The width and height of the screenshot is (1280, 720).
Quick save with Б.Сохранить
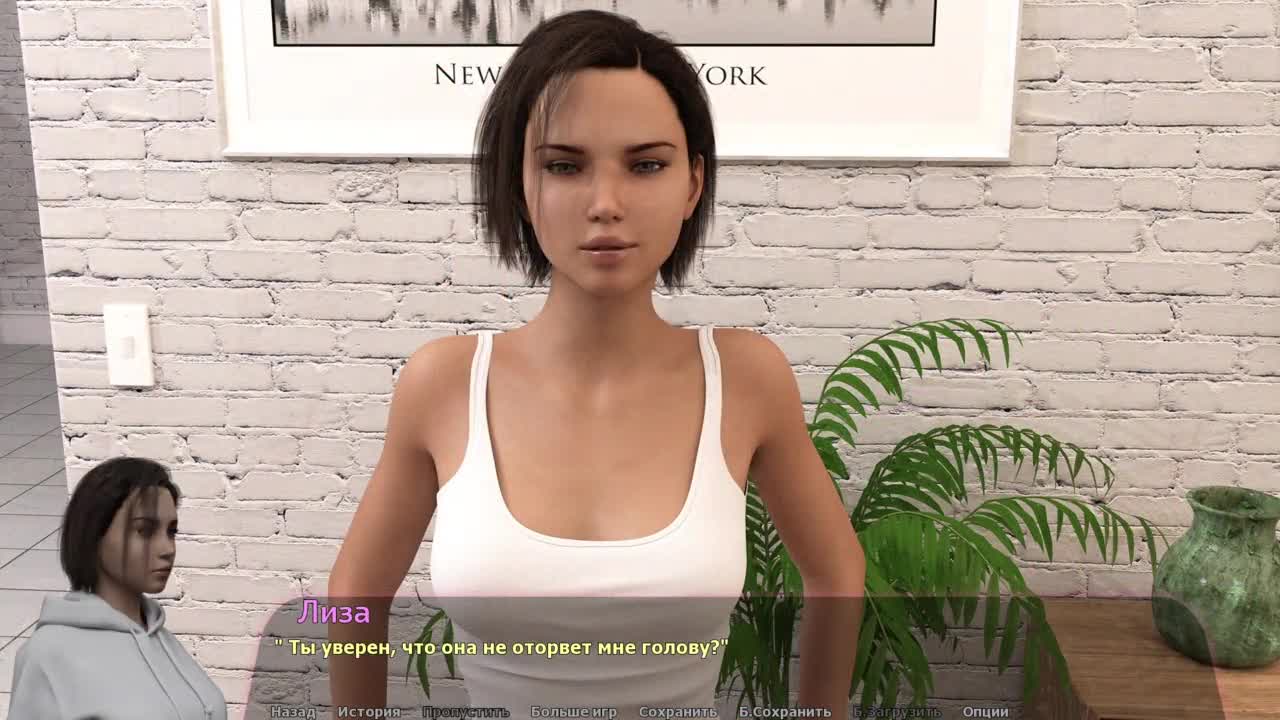[x=785, y=712]
